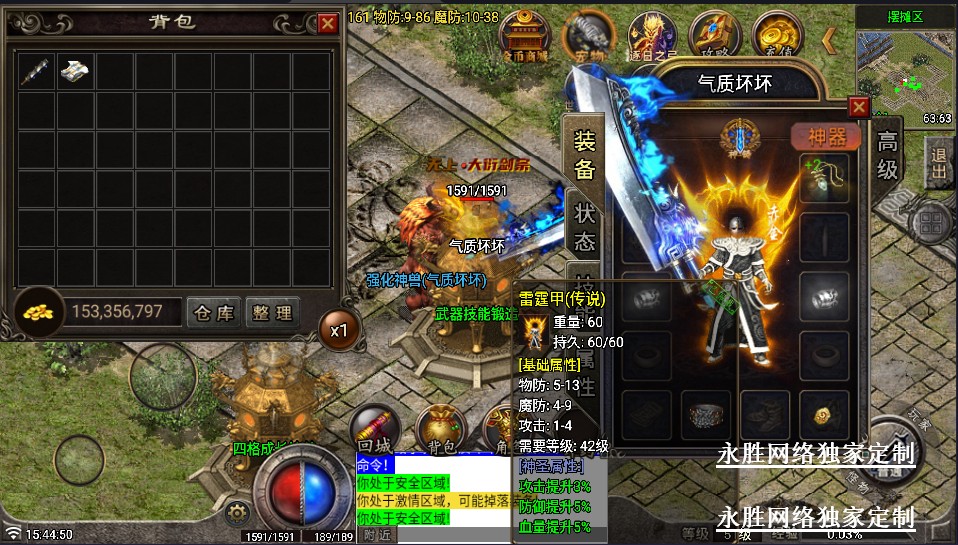
Task: Close the 背包 backpack window
Action: (327, 23)
